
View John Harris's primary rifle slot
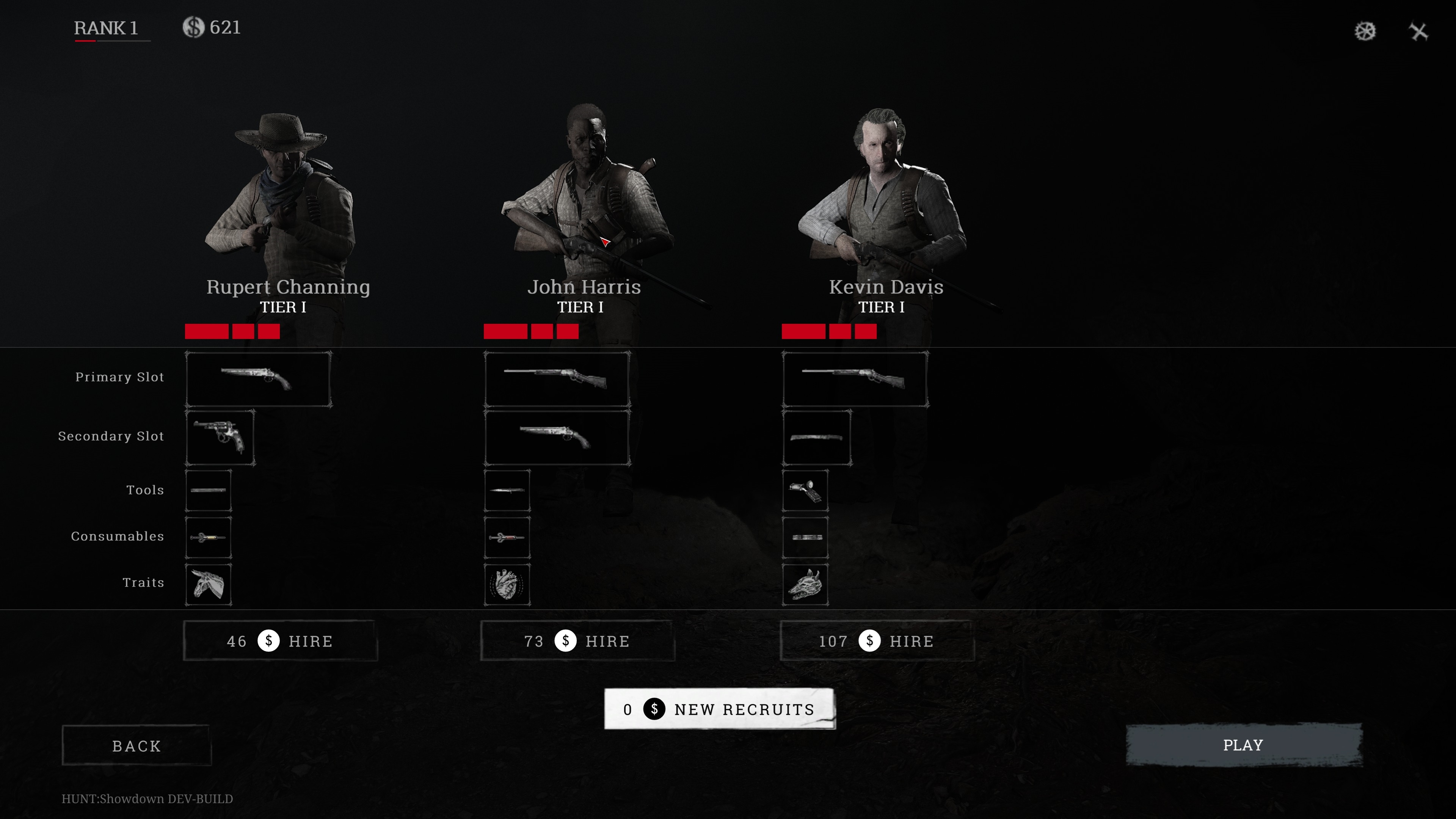tap(557, 379)
